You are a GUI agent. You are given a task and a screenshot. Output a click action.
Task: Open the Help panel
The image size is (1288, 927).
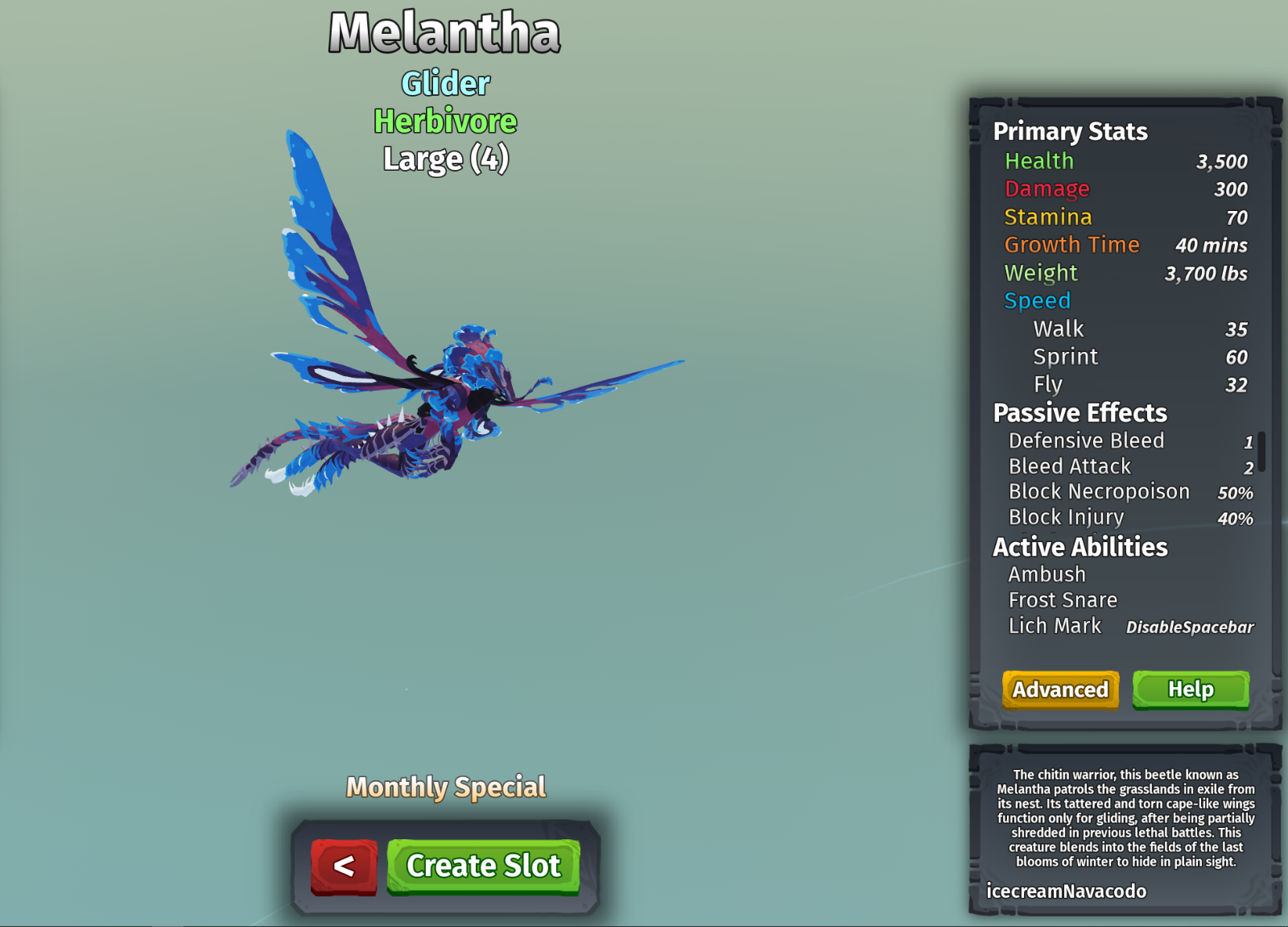[1191, 689]
